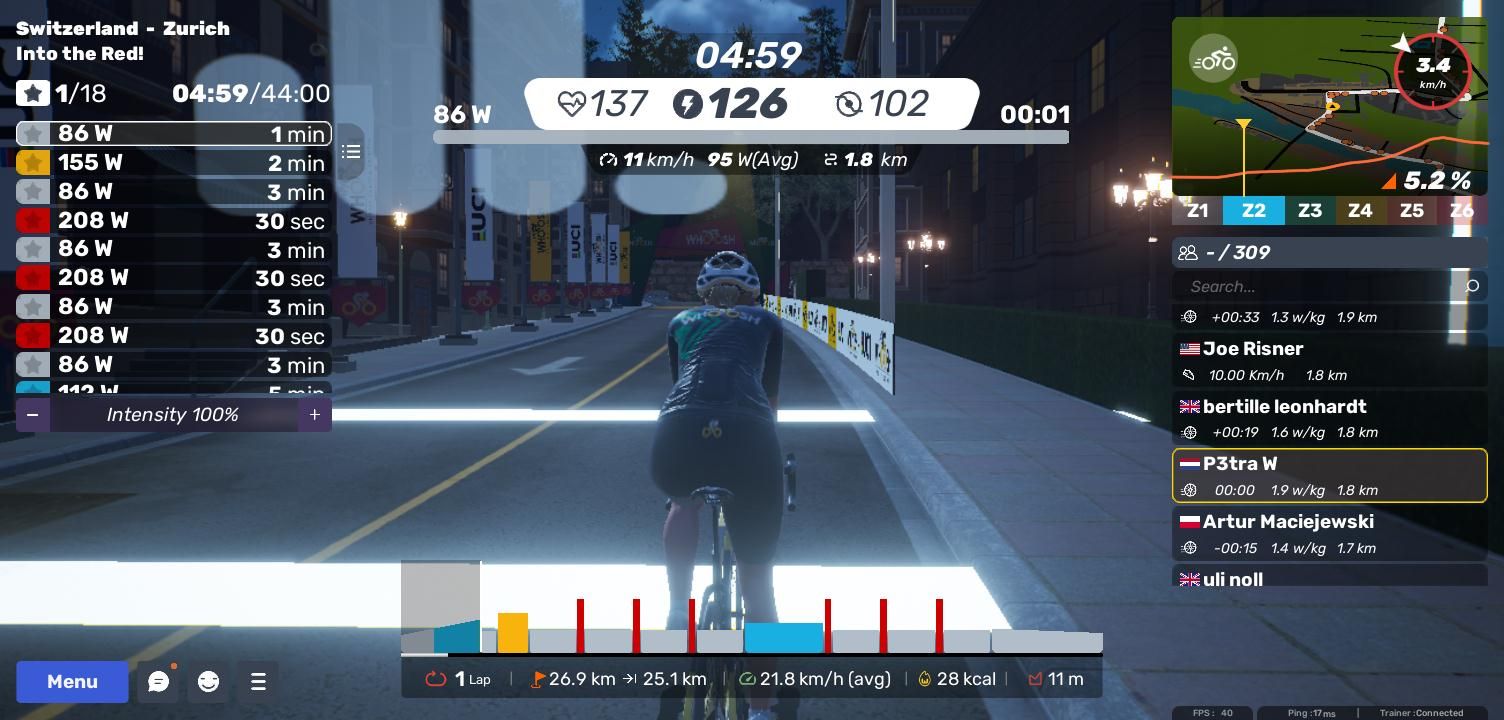1504x720 pixels.
Task: Select rider Artur Maciejewski in list
Action: click(1329, 533)
